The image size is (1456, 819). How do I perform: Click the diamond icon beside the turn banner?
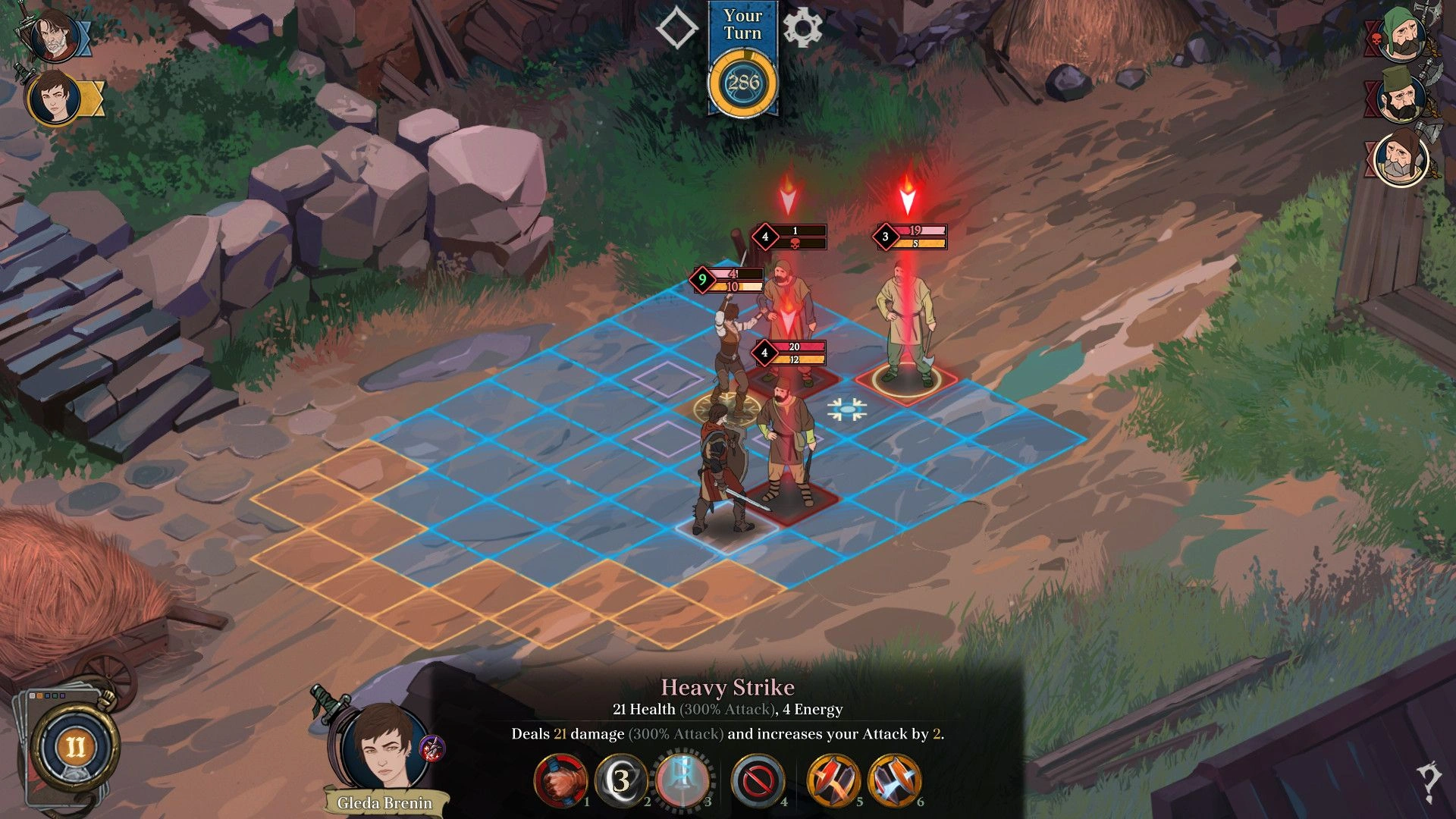click(676, 28)
